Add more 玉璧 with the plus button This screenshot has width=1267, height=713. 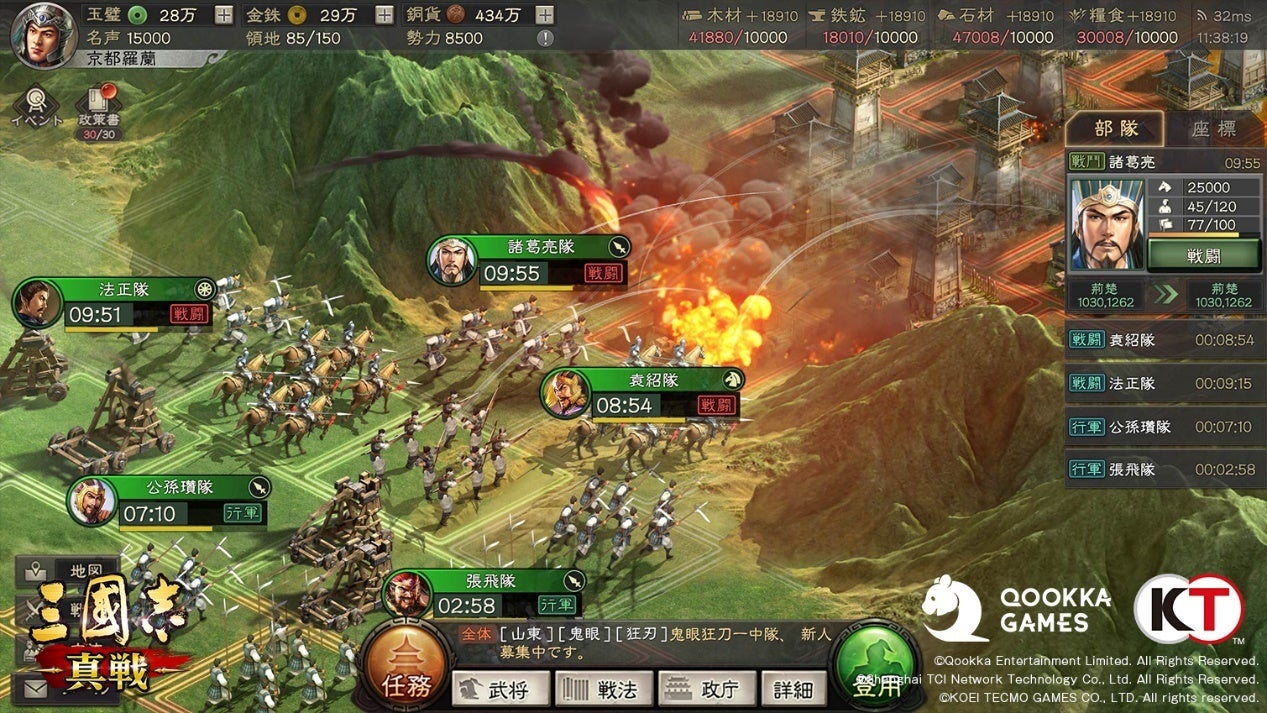coord(224,15)
